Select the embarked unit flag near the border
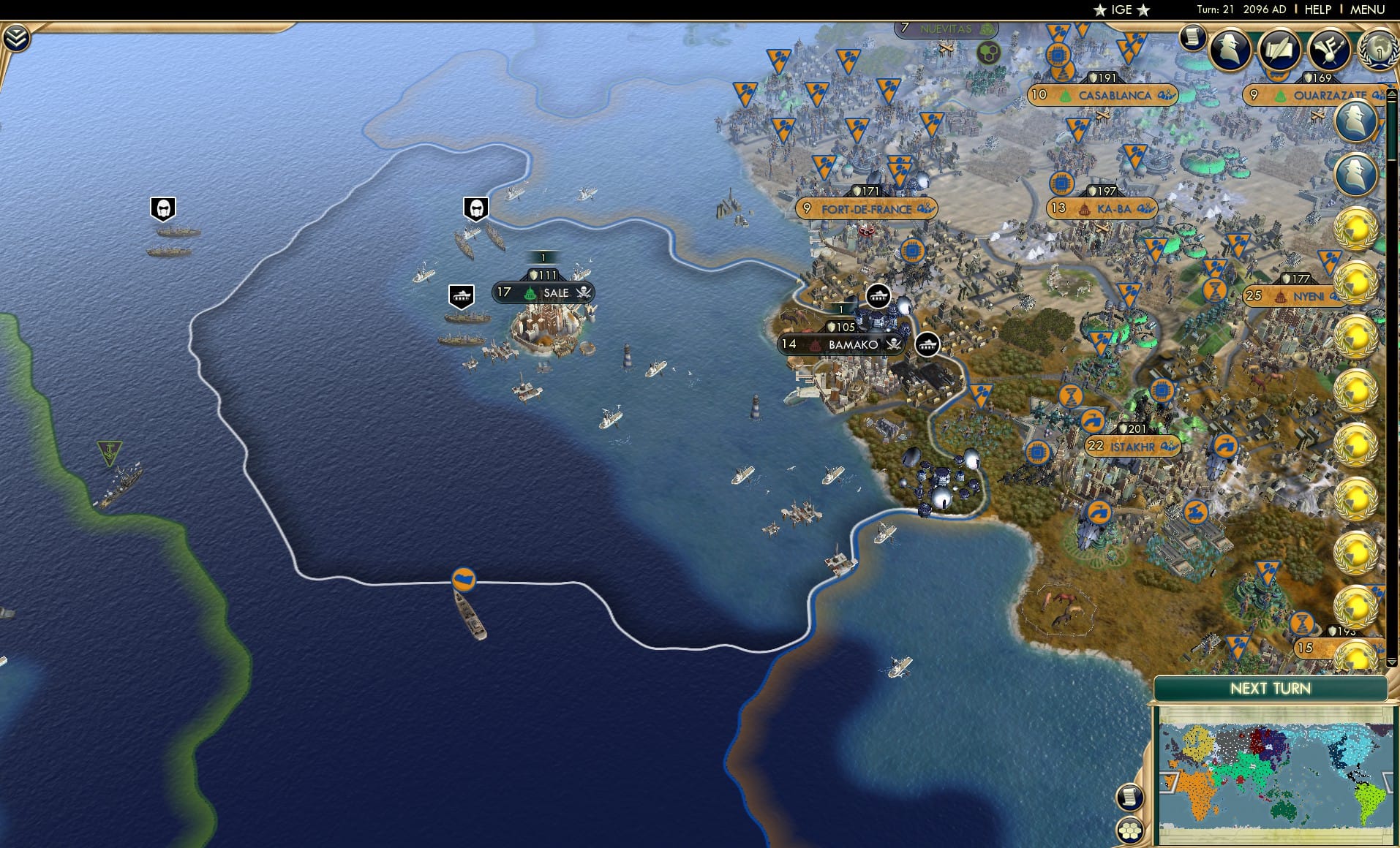This screenshot has height=848, width=1400. (x=466, y=578)
